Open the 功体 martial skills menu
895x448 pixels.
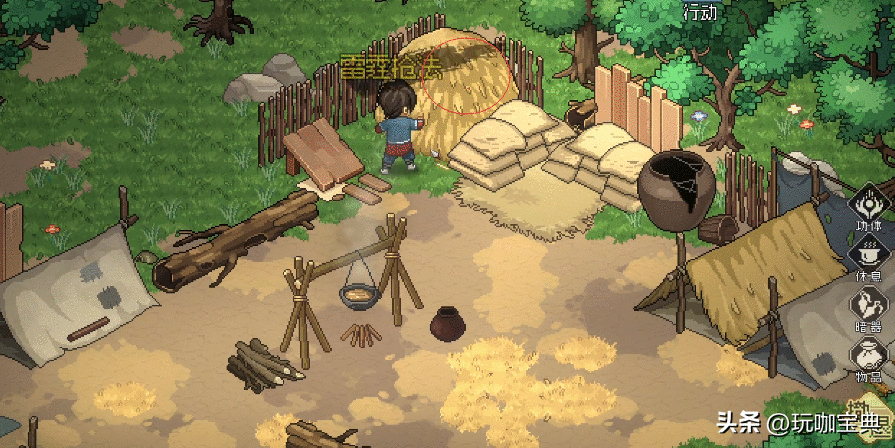coord(869,207)
